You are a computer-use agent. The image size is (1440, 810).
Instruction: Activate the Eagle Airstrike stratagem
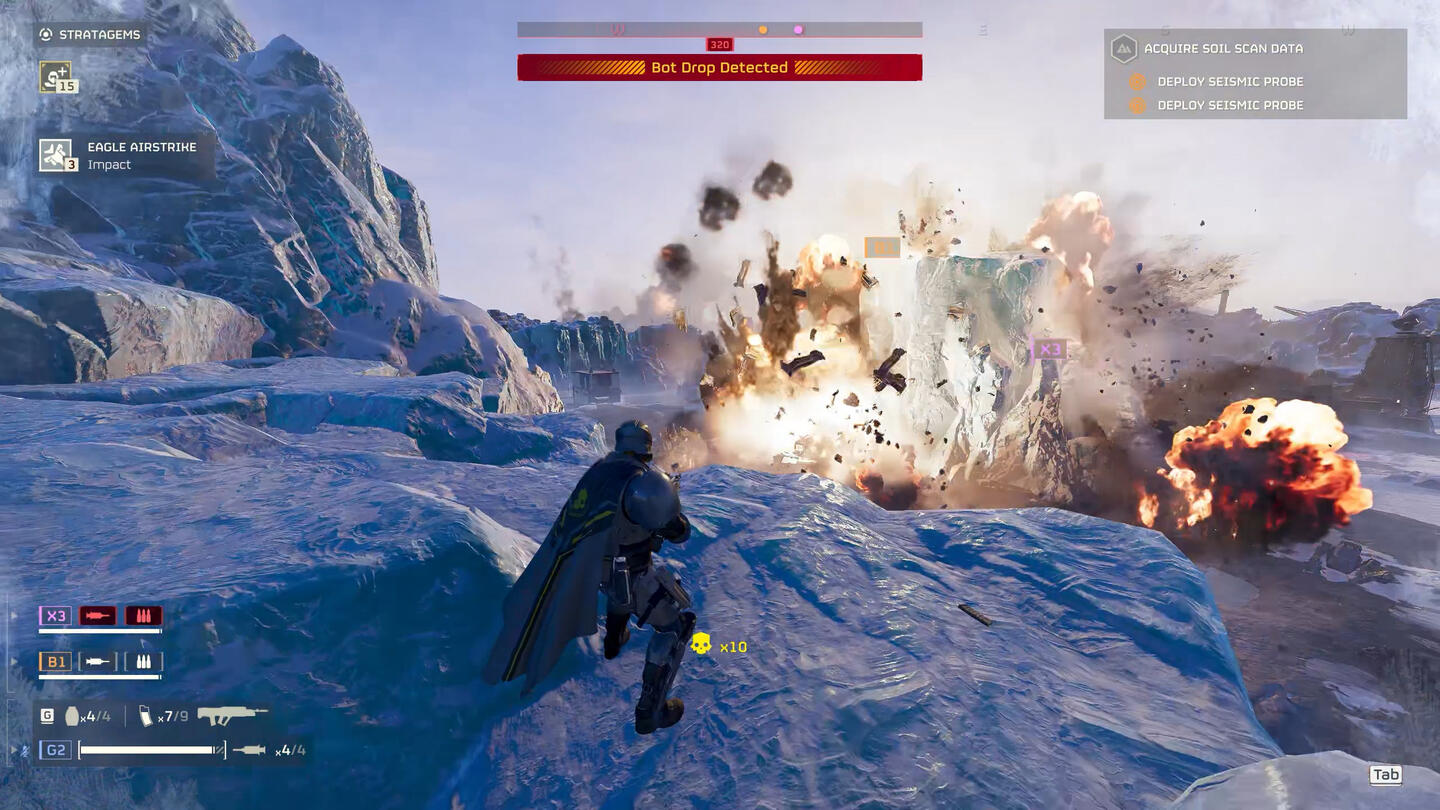coord(56,155)
